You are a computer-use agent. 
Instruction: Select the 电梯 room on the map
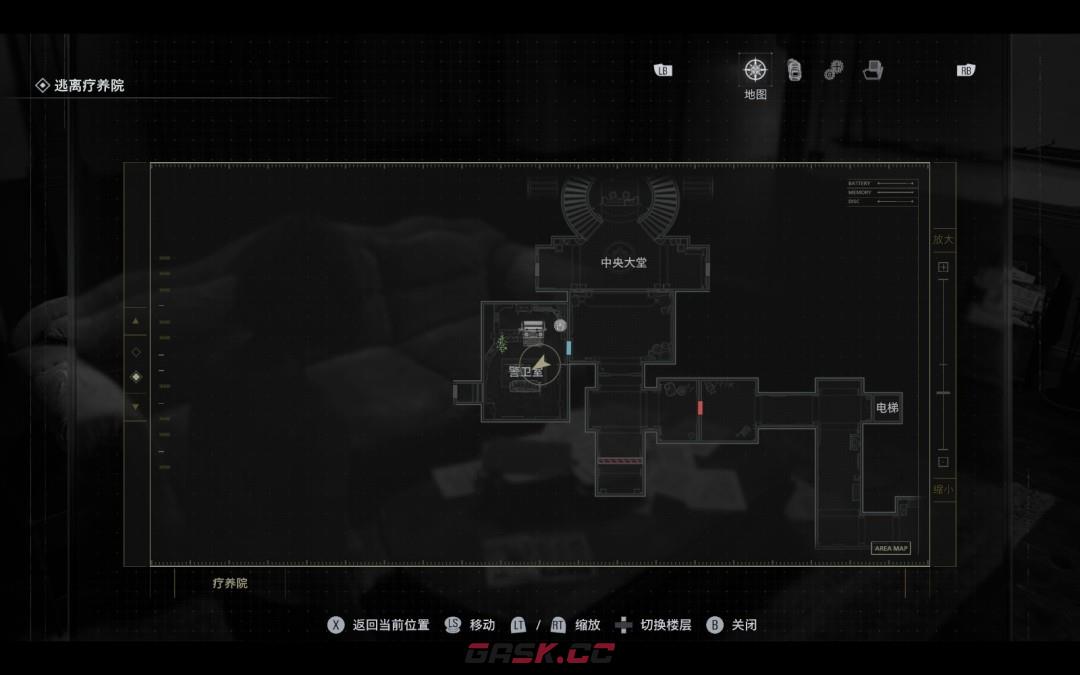[x=886, y=408]
